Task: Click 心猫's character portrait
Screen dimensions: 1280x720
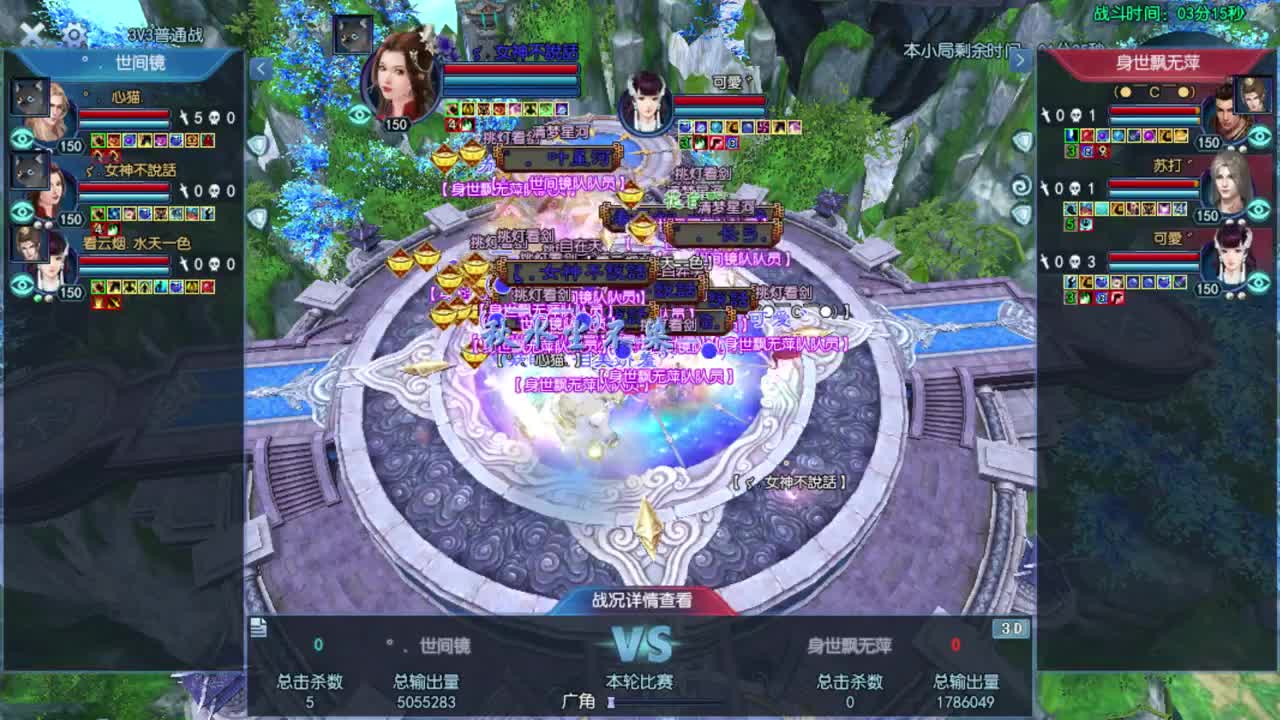Action: 55,108
